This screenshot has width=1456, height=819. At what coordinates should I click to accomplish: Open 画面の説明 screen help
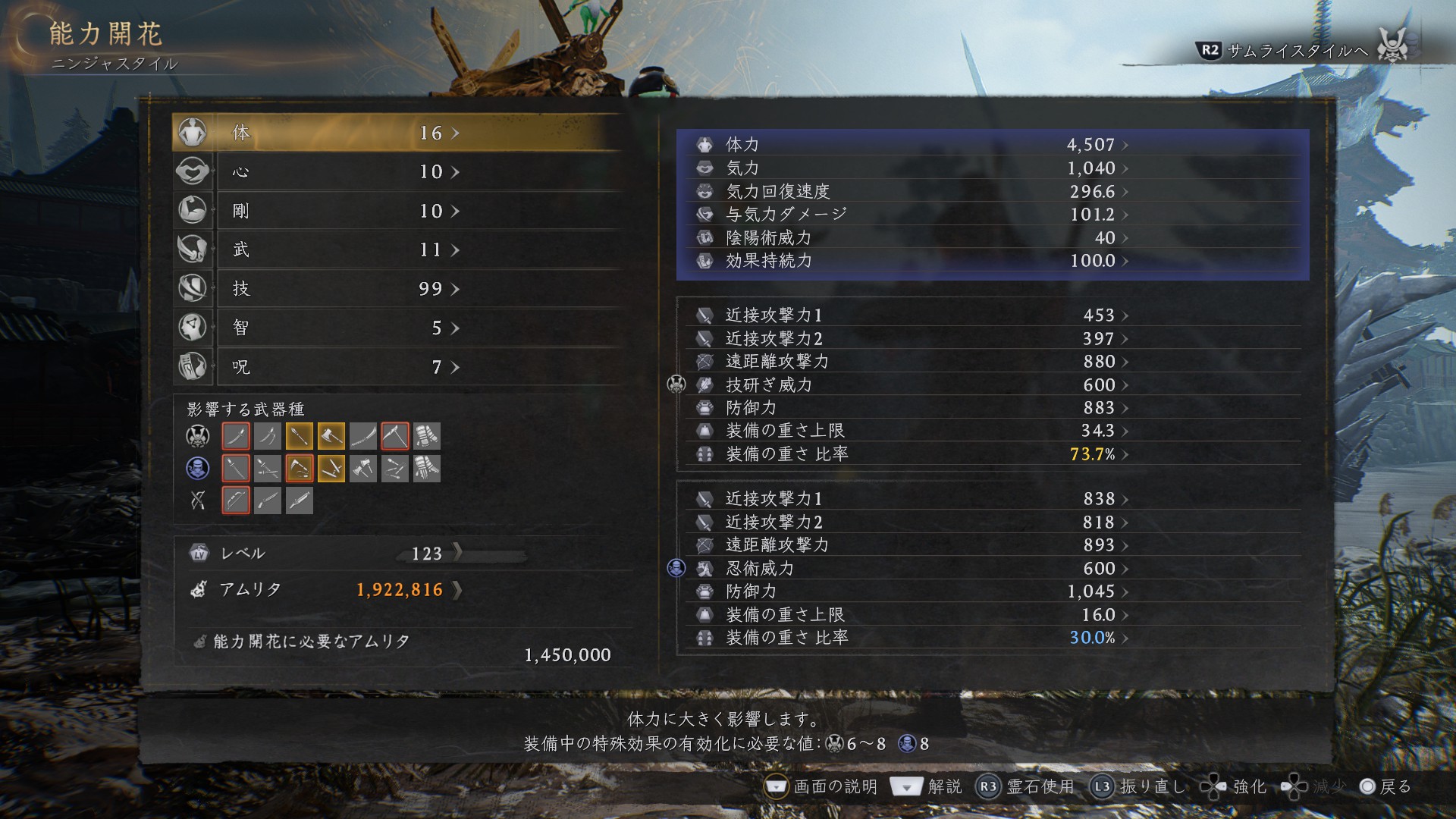point(821,786)
